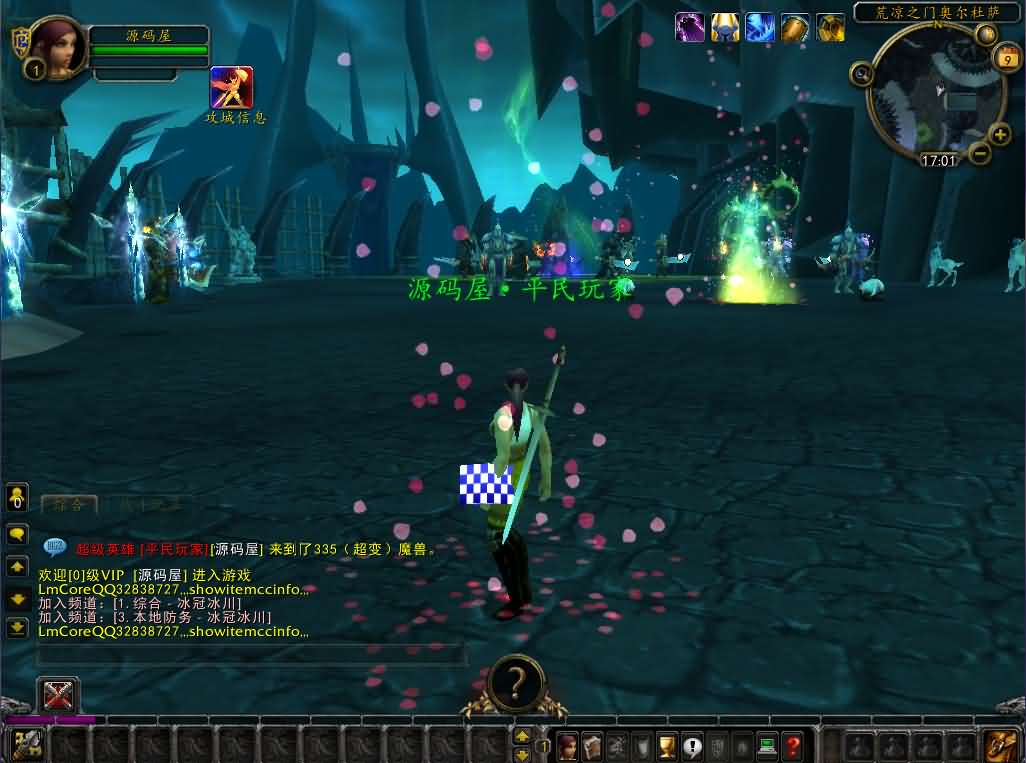The height and width of the screenshot is (763, 1026).
Task: Use the first action bar ability
Action: 27,745
